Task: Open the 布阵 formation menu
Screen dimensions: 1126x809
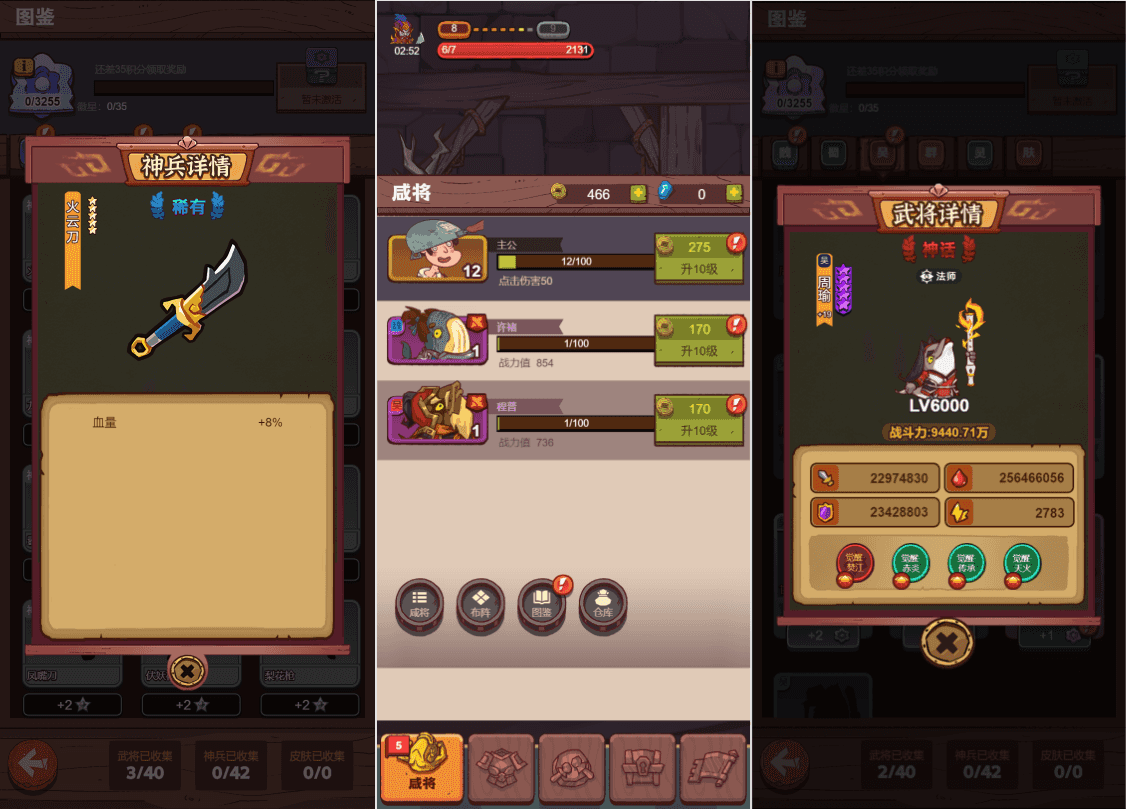Action: [480, 604]
